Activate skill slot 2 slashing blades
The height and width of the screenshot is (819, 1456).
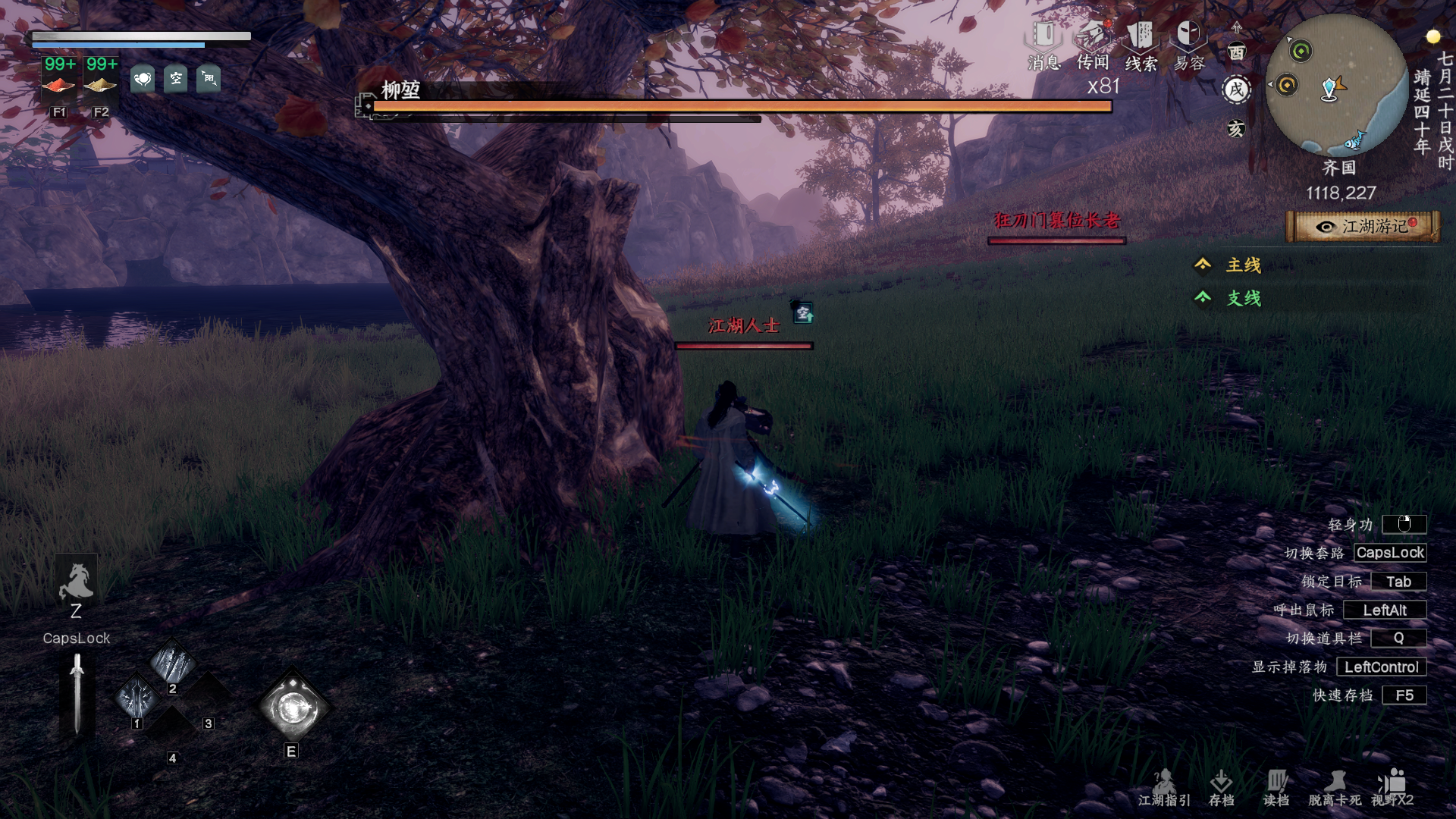pos(173,663)
